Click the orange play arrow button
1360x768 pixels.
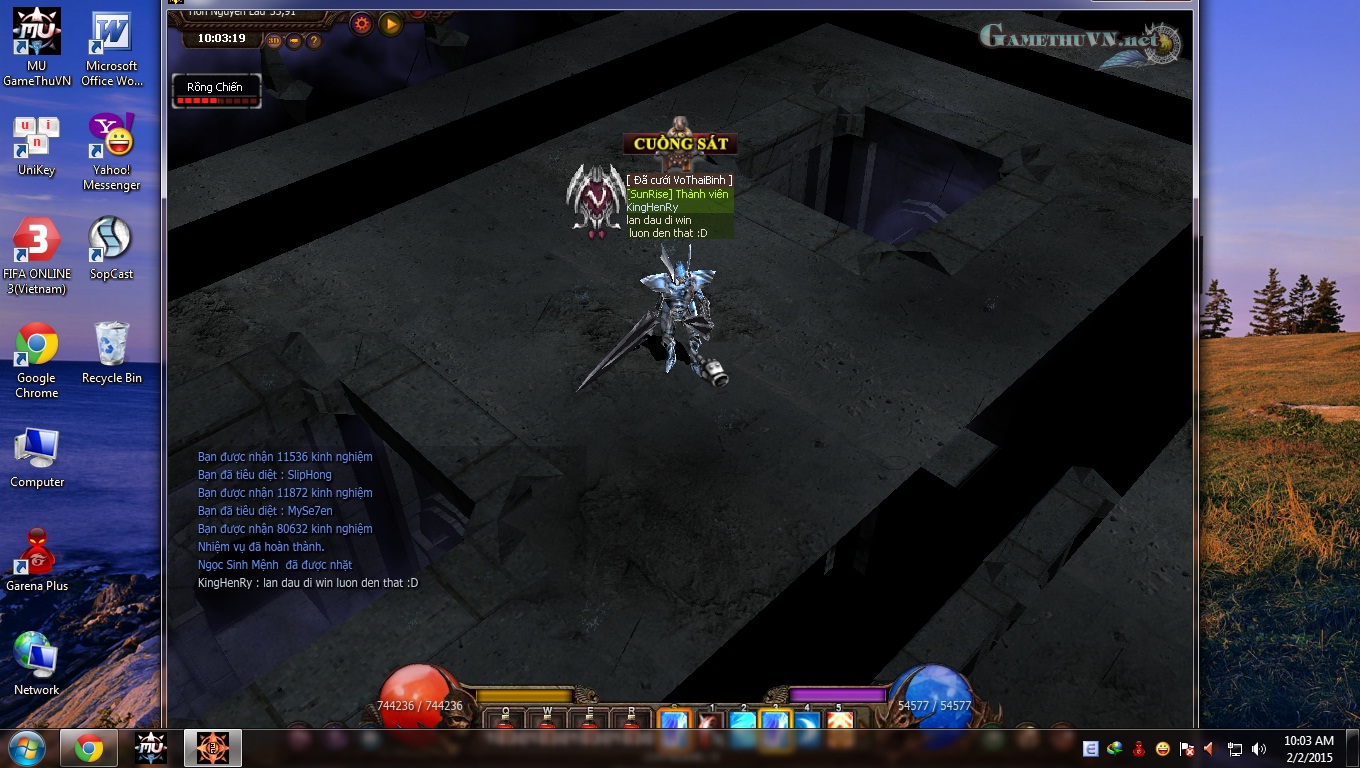[390, 23]
